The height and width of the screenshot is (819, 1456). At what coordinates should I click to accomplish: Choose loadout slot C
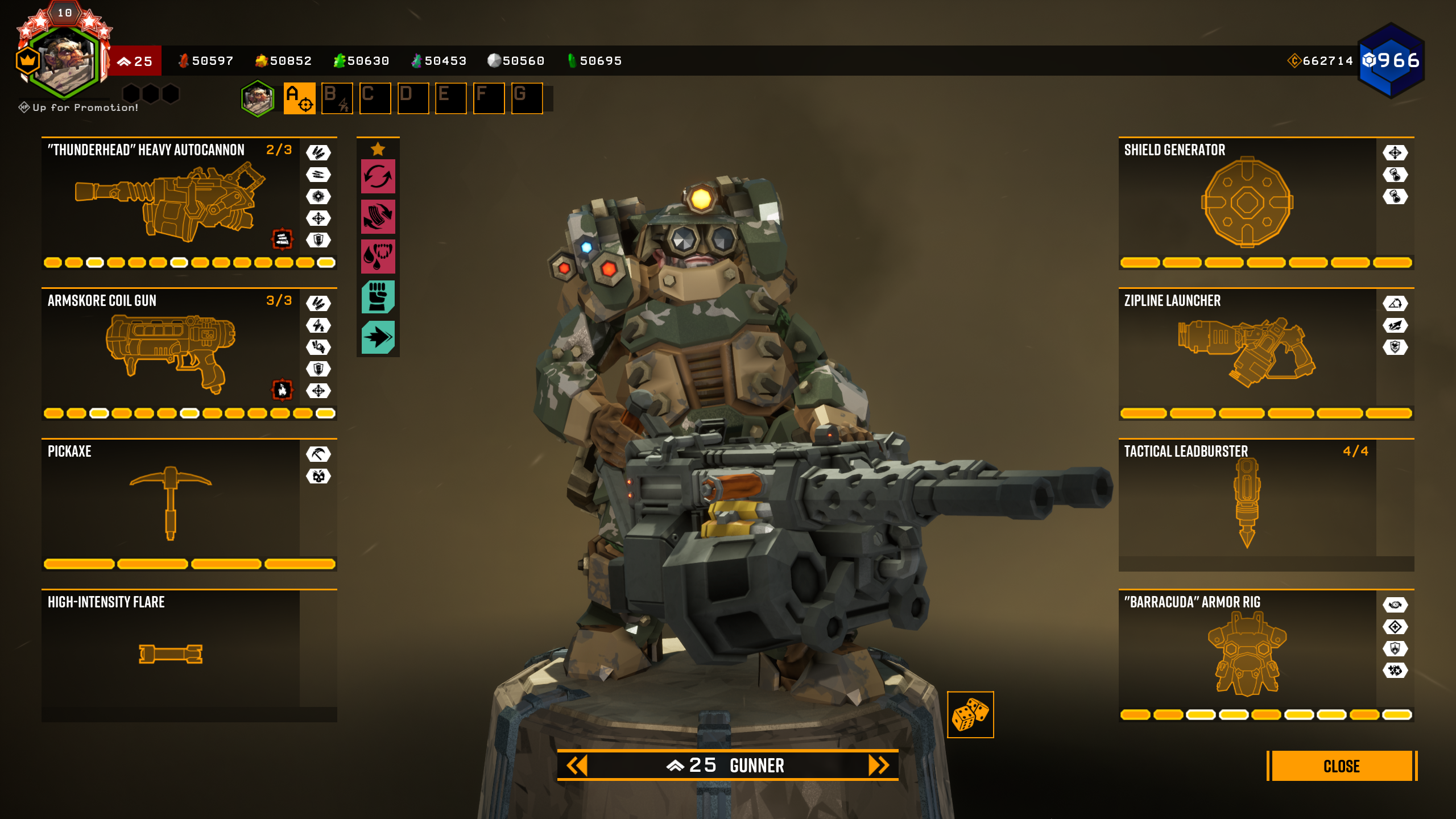coord(375,98)
